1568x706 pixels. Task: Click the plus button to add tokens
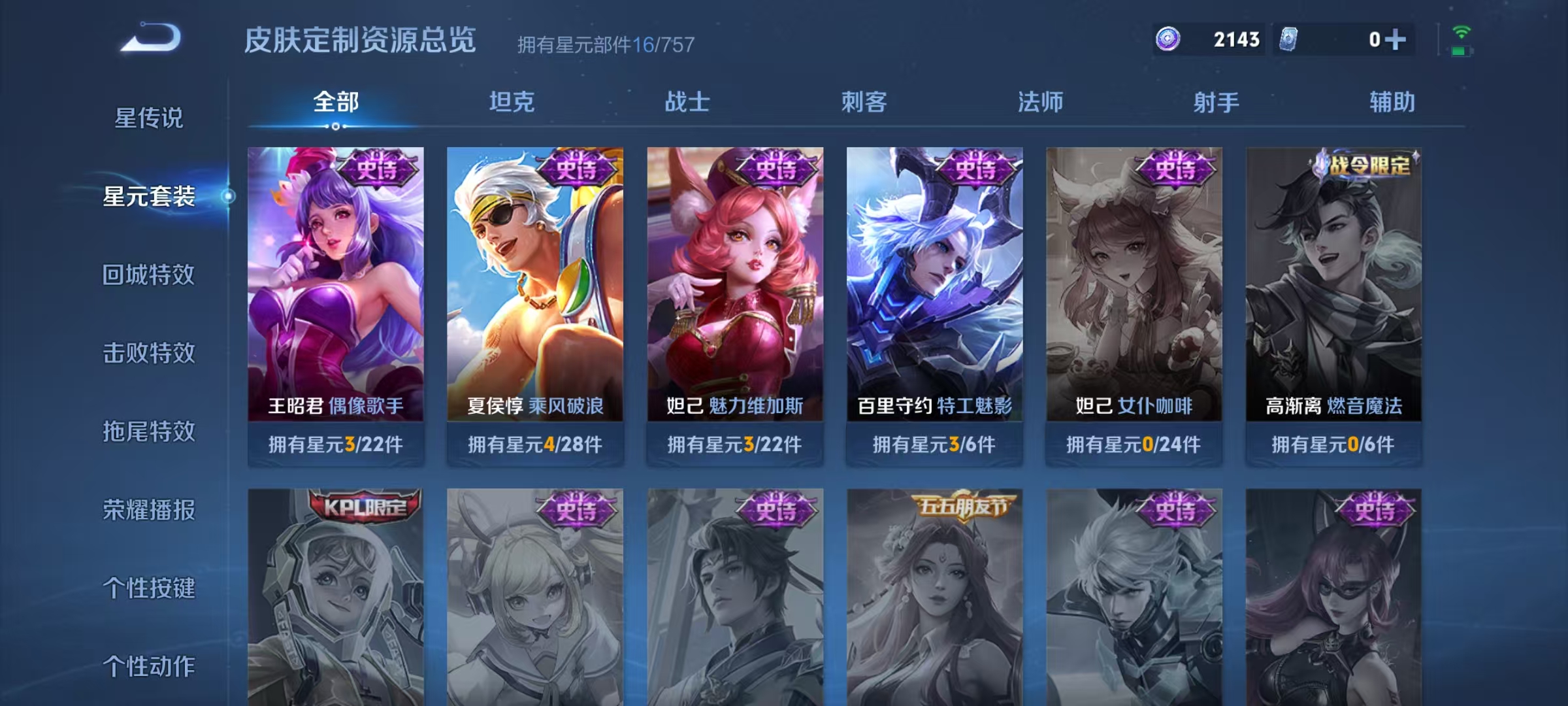(1396, 39)
